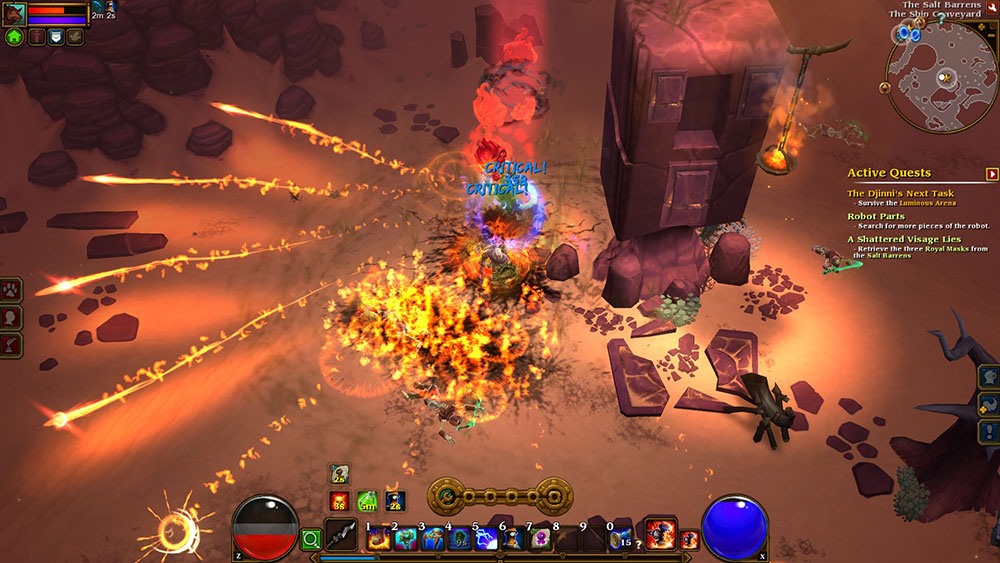Screen dimensions: 1000x563
Task: Send pet to town with green house button
Action: click(x=14, y=37)
